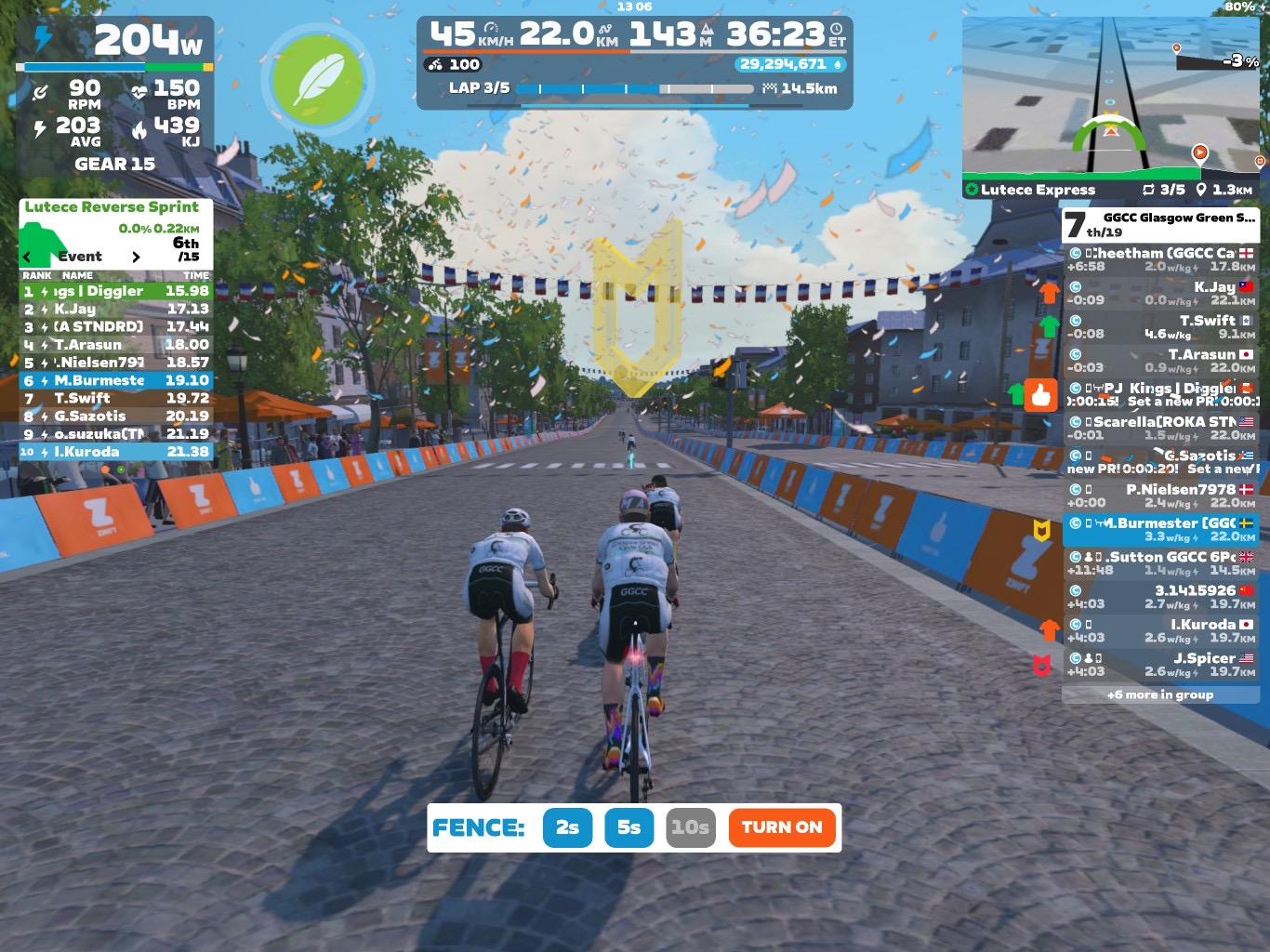This screenshot has height=952, width=1270.
Task: Expand the +6 more in group row
Action: pyautogui.click(x=1160, y=694)
